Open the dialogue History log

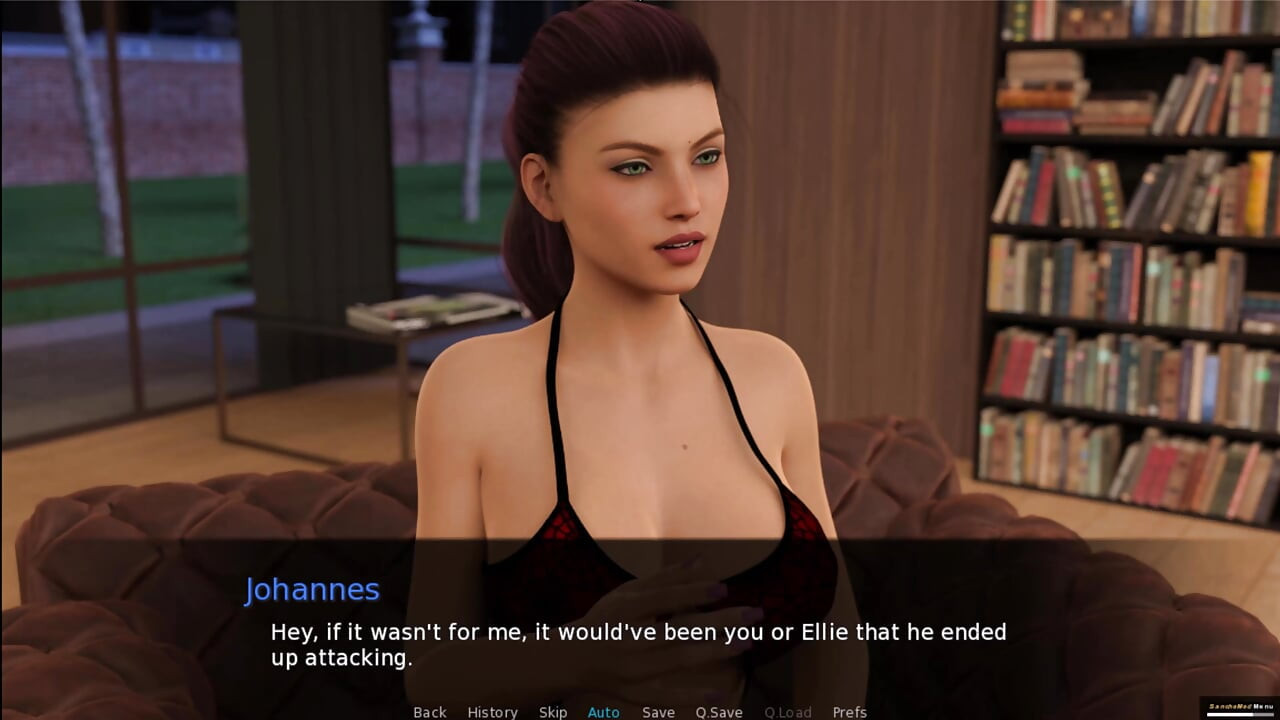click(x=492, y=712)
